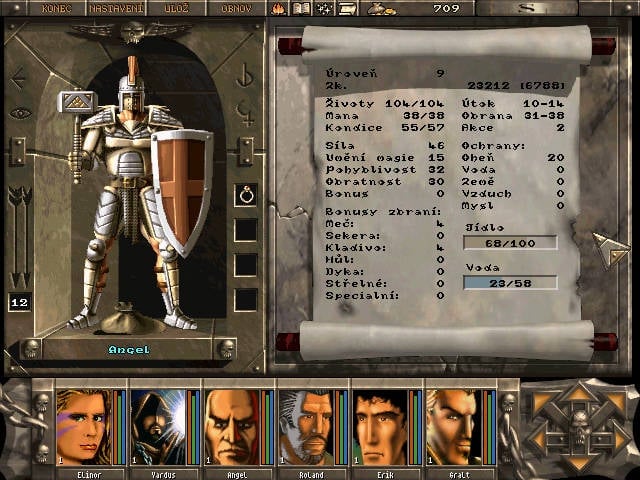
Task: Click the OBNOV load button
Action: (x=235, y=8)
